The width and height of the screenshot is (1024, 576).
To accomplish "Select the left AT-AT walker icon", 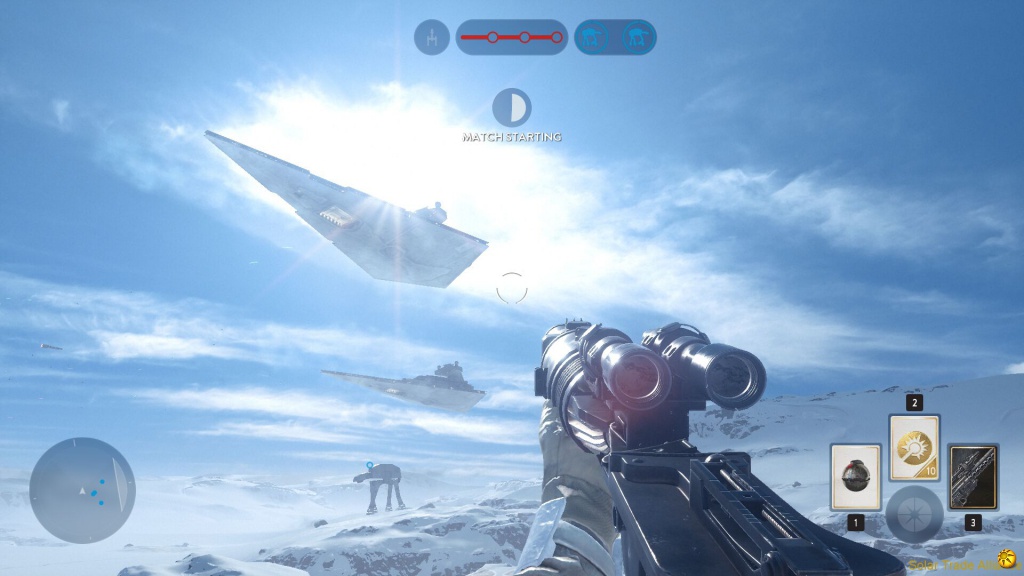I will tap(594, 38).
